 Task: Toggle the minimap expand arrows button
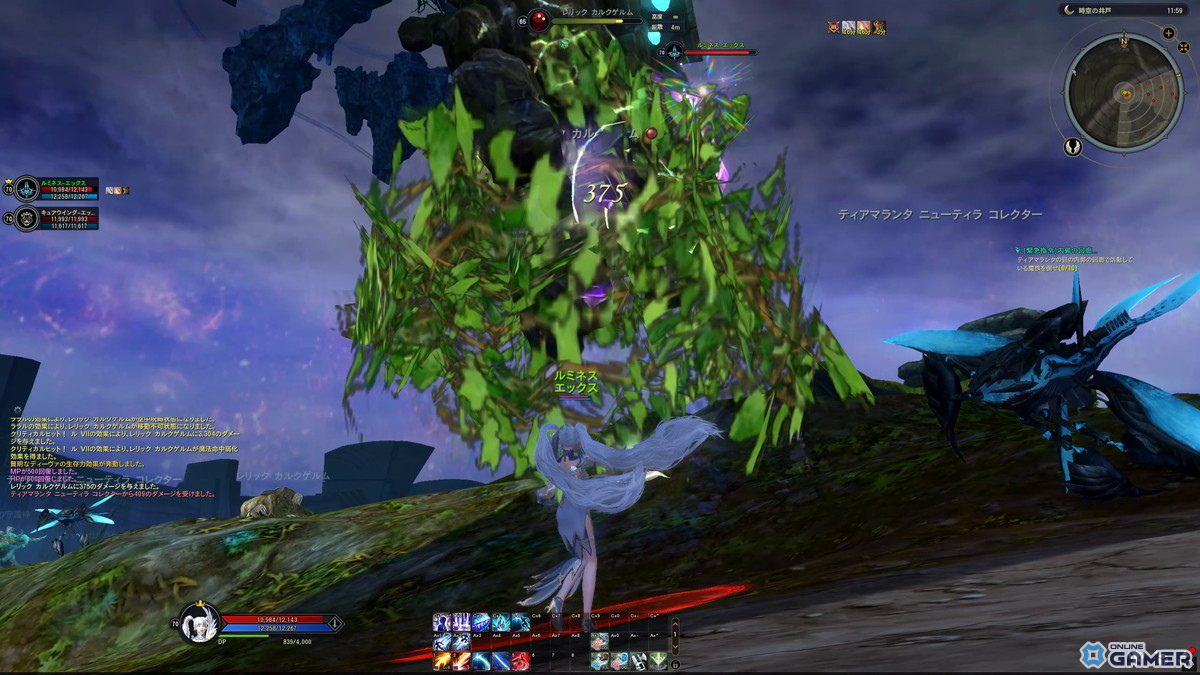1183,49
